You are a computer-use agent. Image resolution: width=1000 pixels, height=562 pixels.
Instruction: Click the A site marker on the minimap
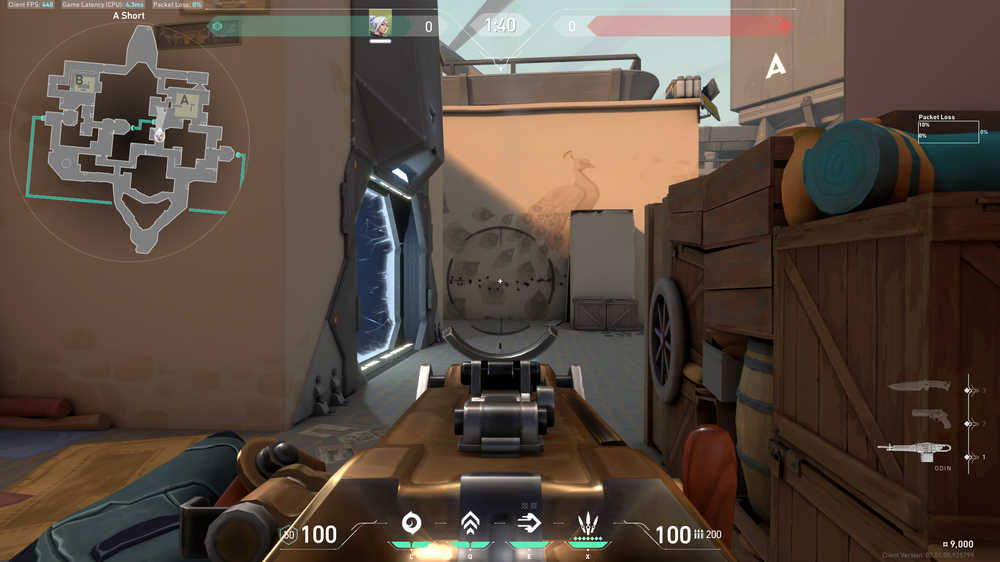pos(185,101)
